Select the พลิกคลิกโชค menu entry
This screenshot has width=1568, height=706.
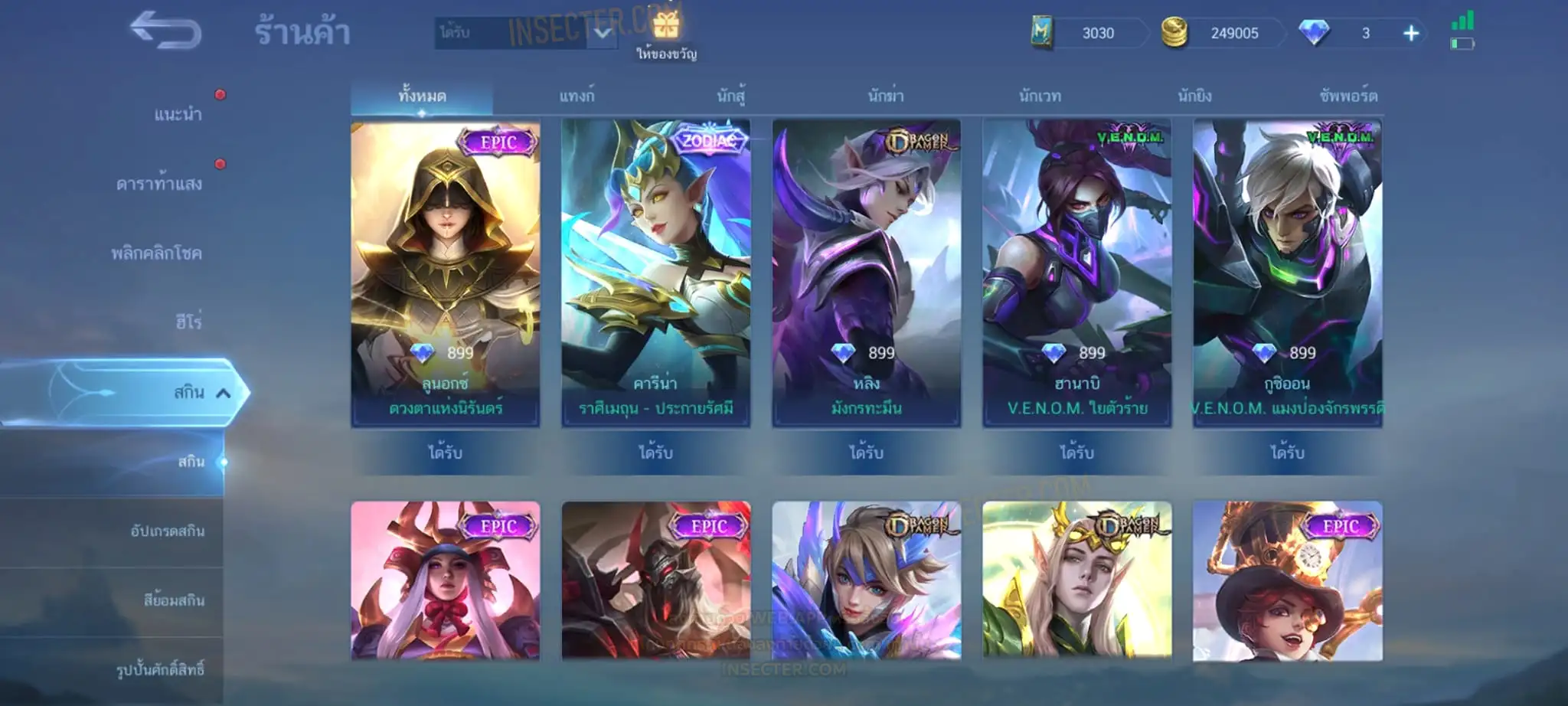click(x=156, y=253)
